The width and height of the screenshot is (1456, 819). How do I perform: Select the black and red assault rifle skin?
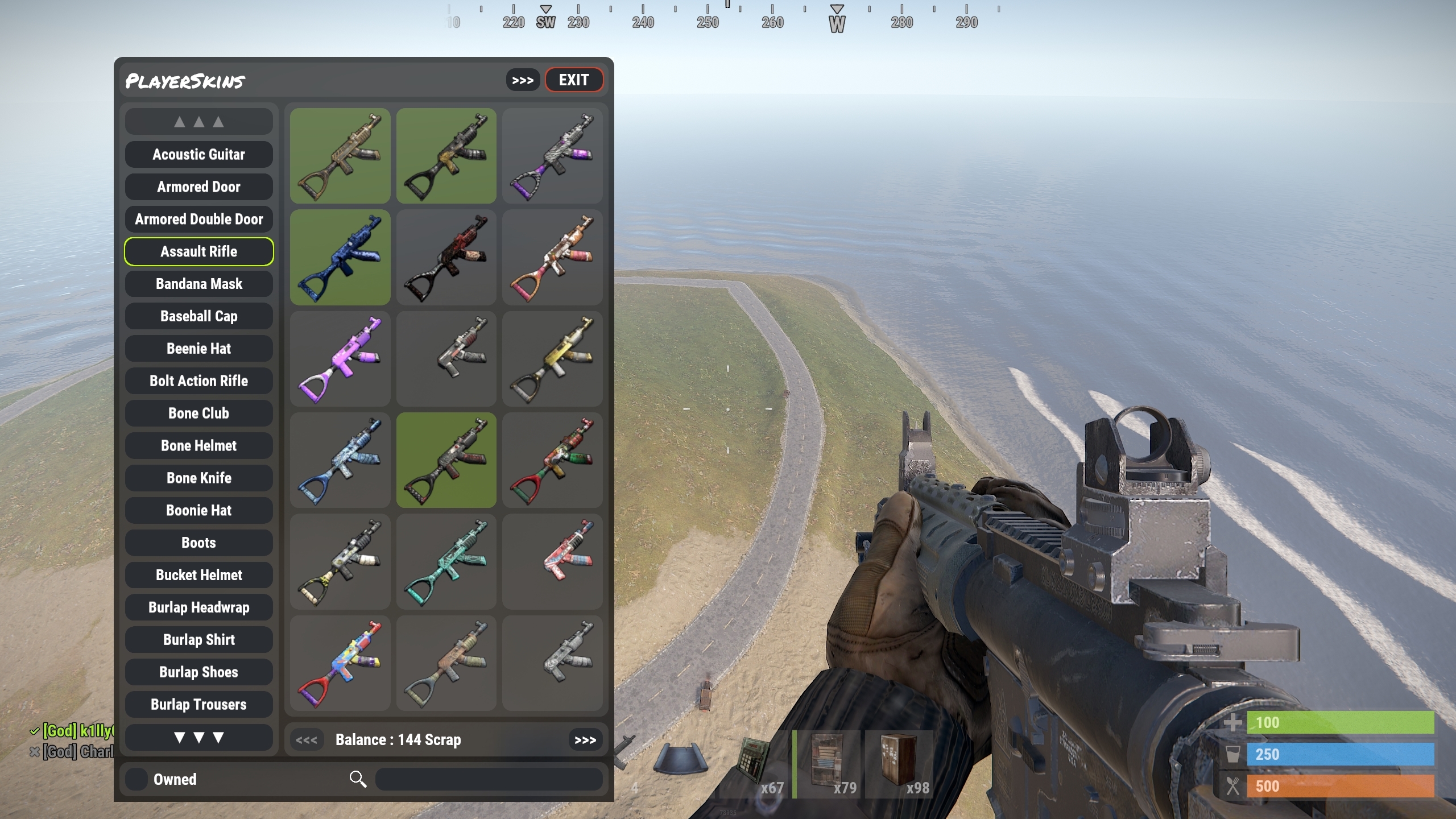pyautogui.click(x=446, y=257)
